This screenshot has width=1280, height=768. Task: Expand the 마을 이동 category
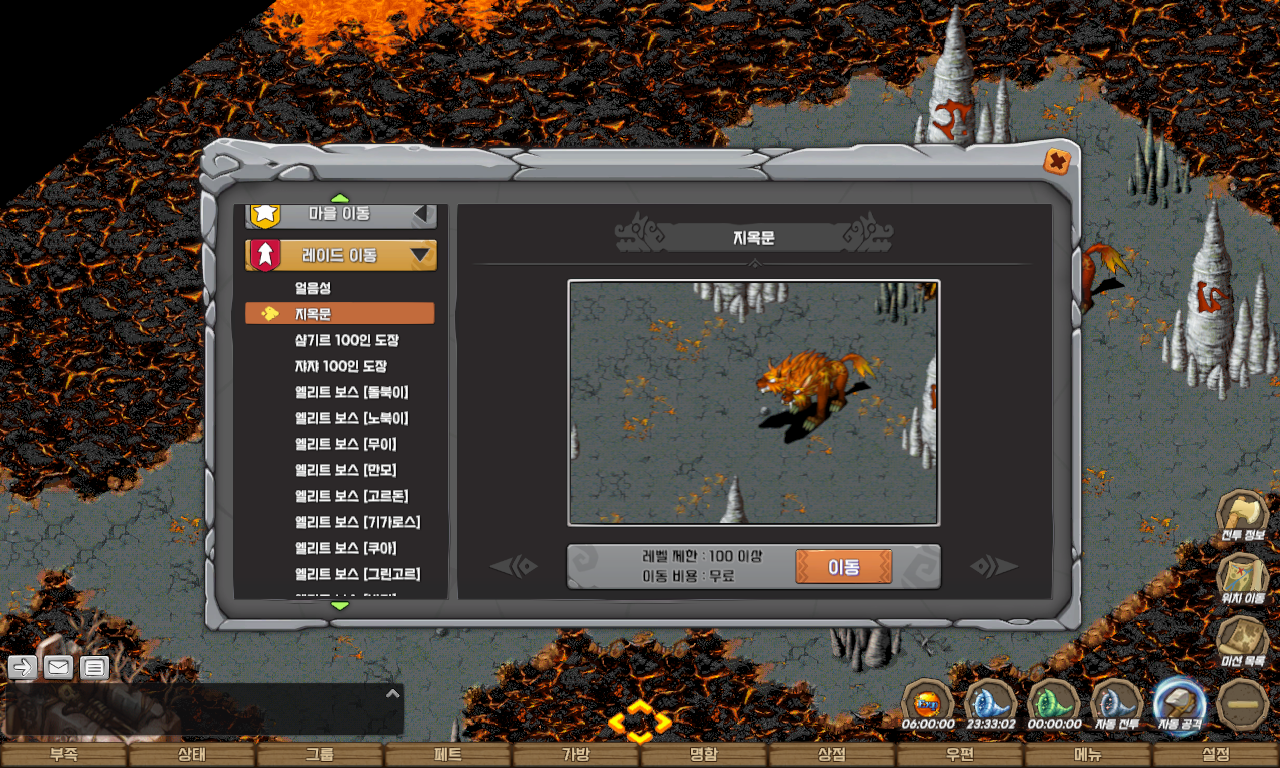pos(340,213)
